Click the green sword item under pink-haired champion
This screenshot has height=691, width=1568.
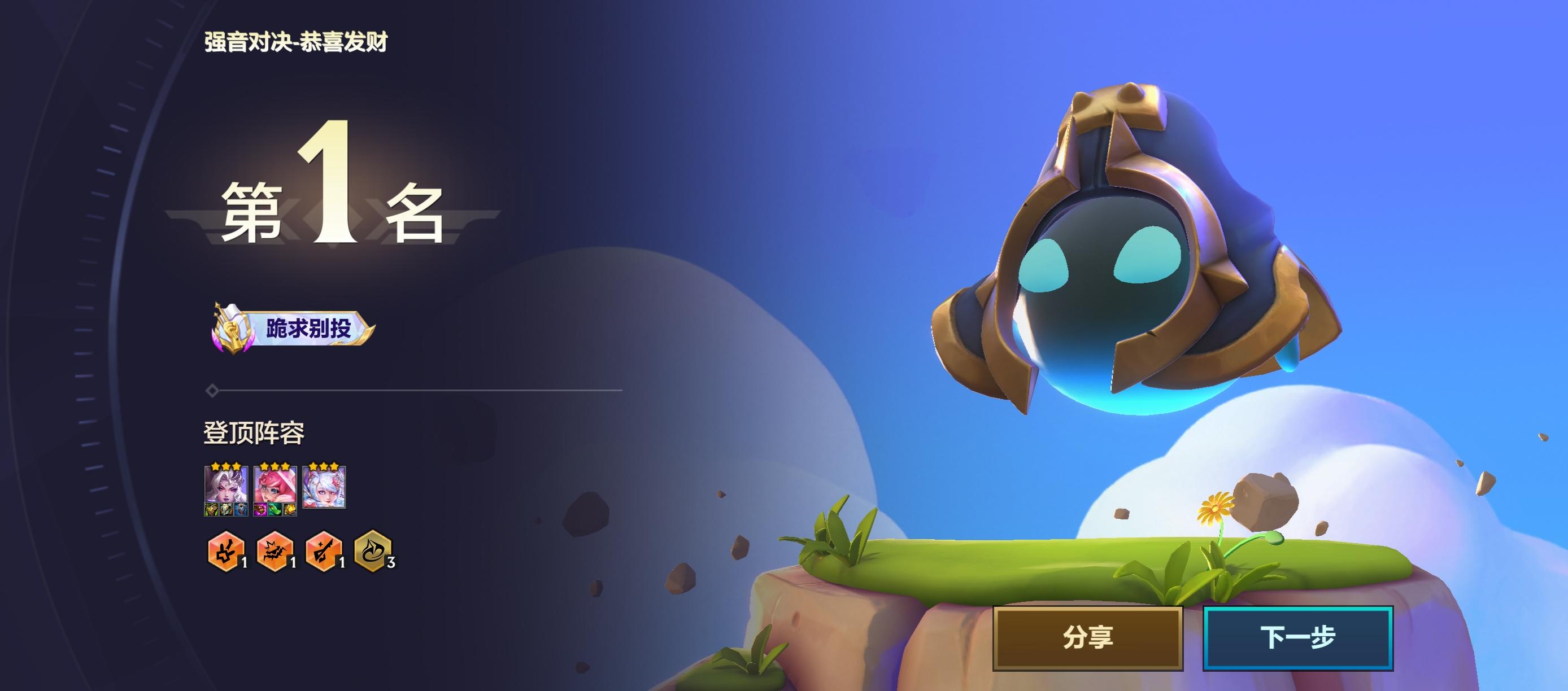click(x=275, y=511)
